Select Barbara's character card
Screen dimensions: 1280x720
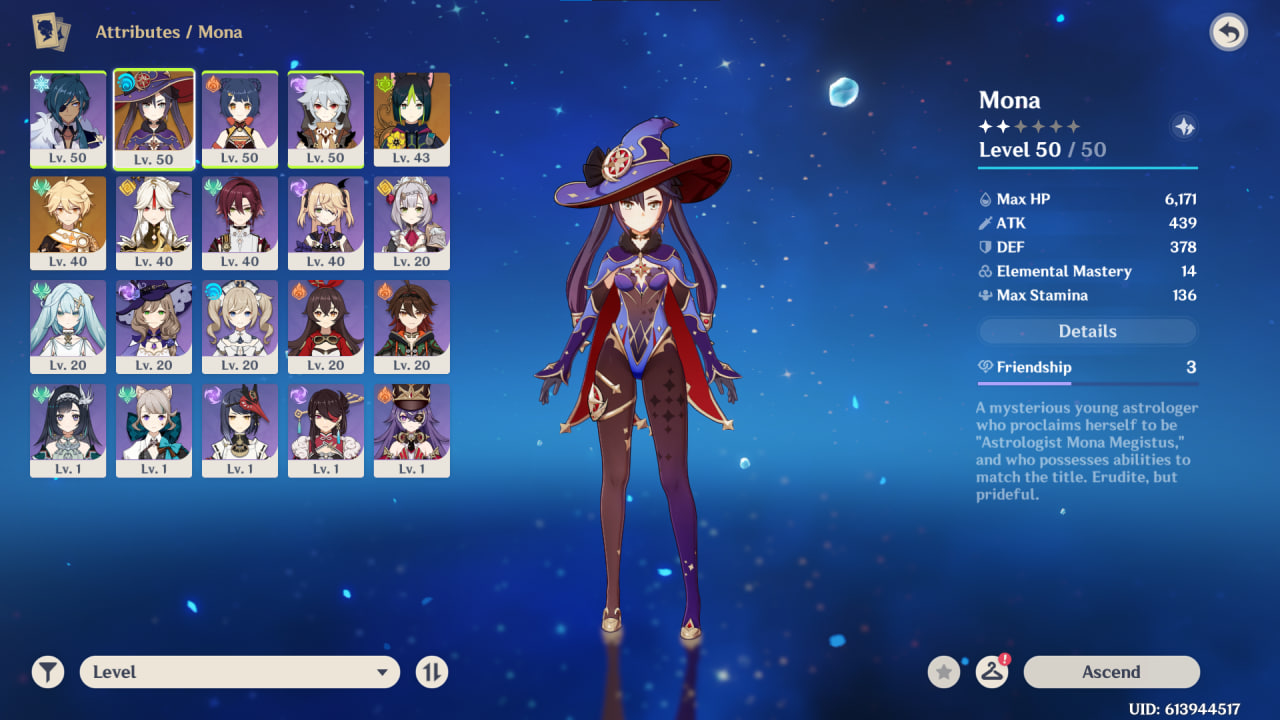click(240, 326)
